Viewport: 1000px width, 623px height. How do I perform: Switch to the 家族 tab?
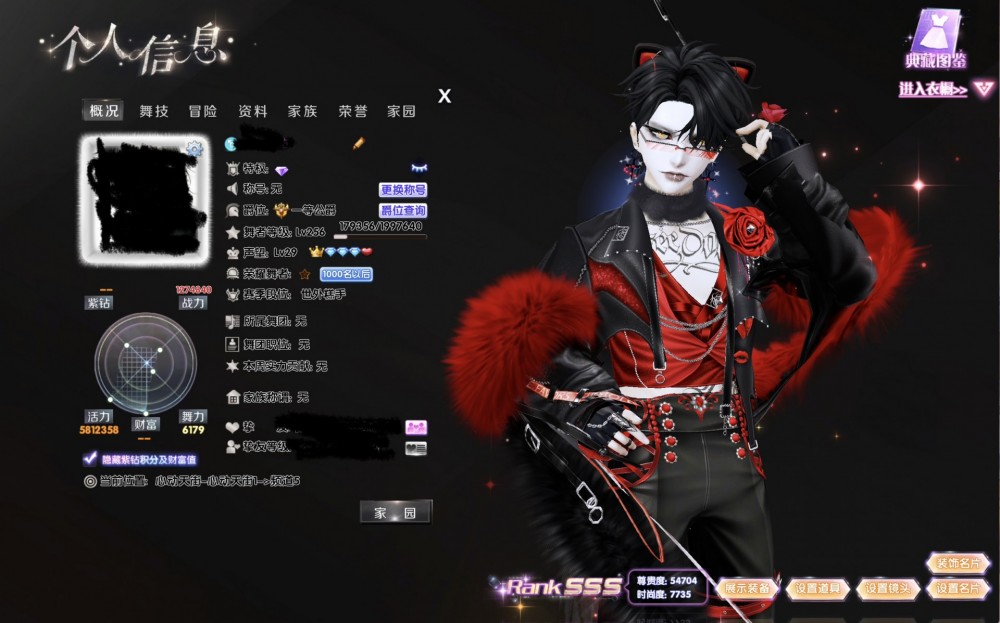pyautogui.click(x=302, y=111)
